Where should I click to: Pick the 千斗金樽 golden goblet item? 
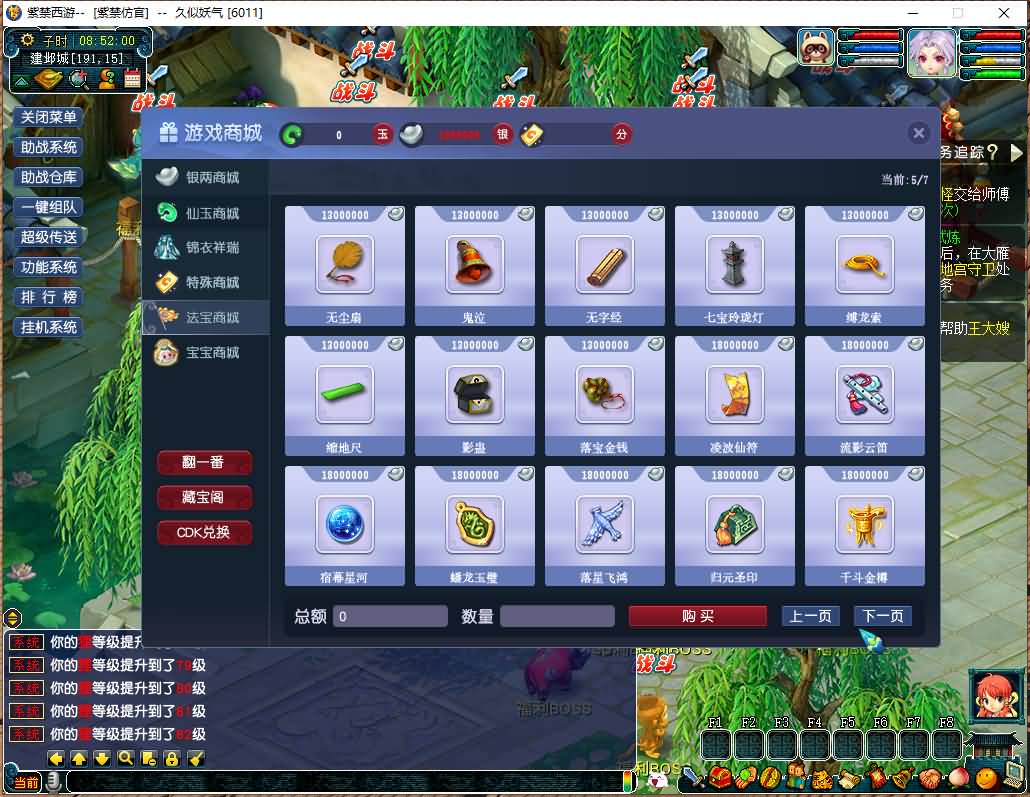click(x=865, y=525)
